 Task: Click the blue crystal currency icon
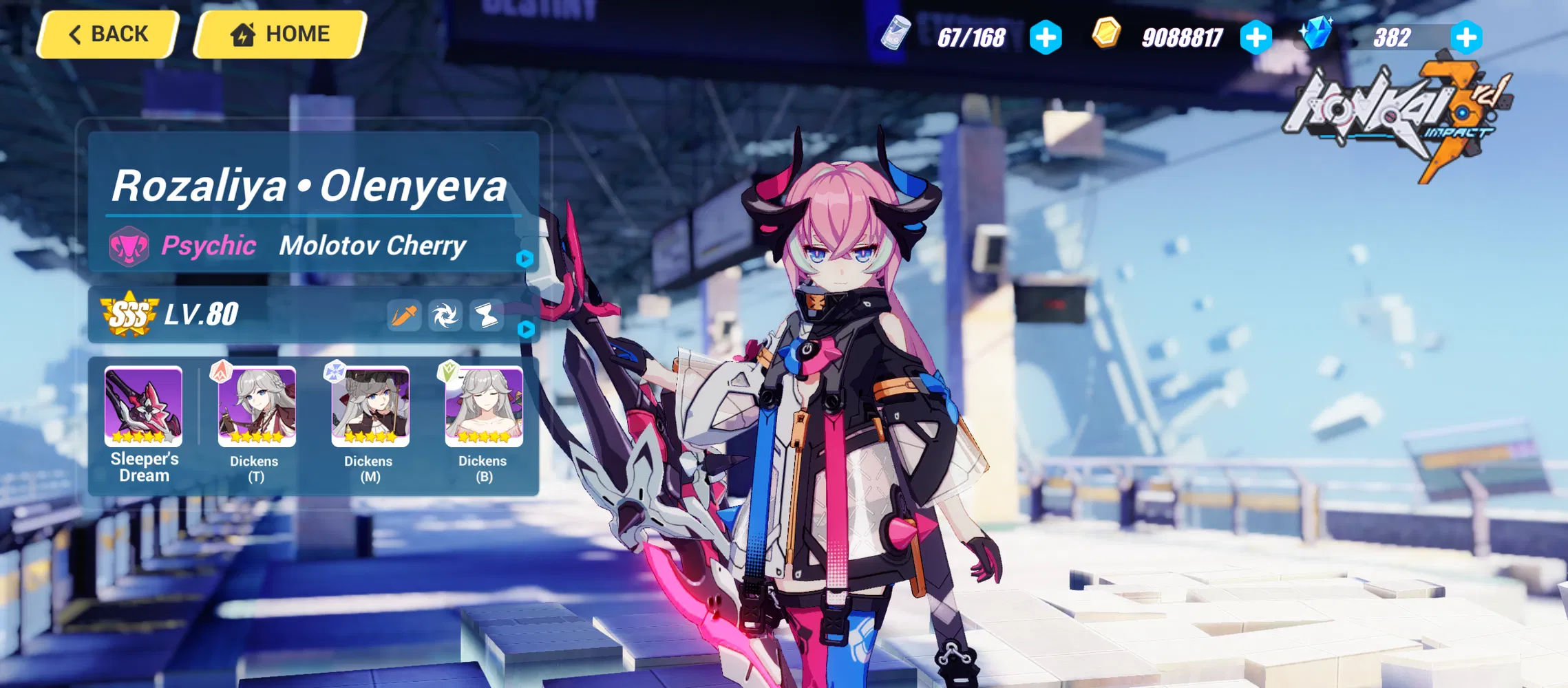tap(1317, 32)
